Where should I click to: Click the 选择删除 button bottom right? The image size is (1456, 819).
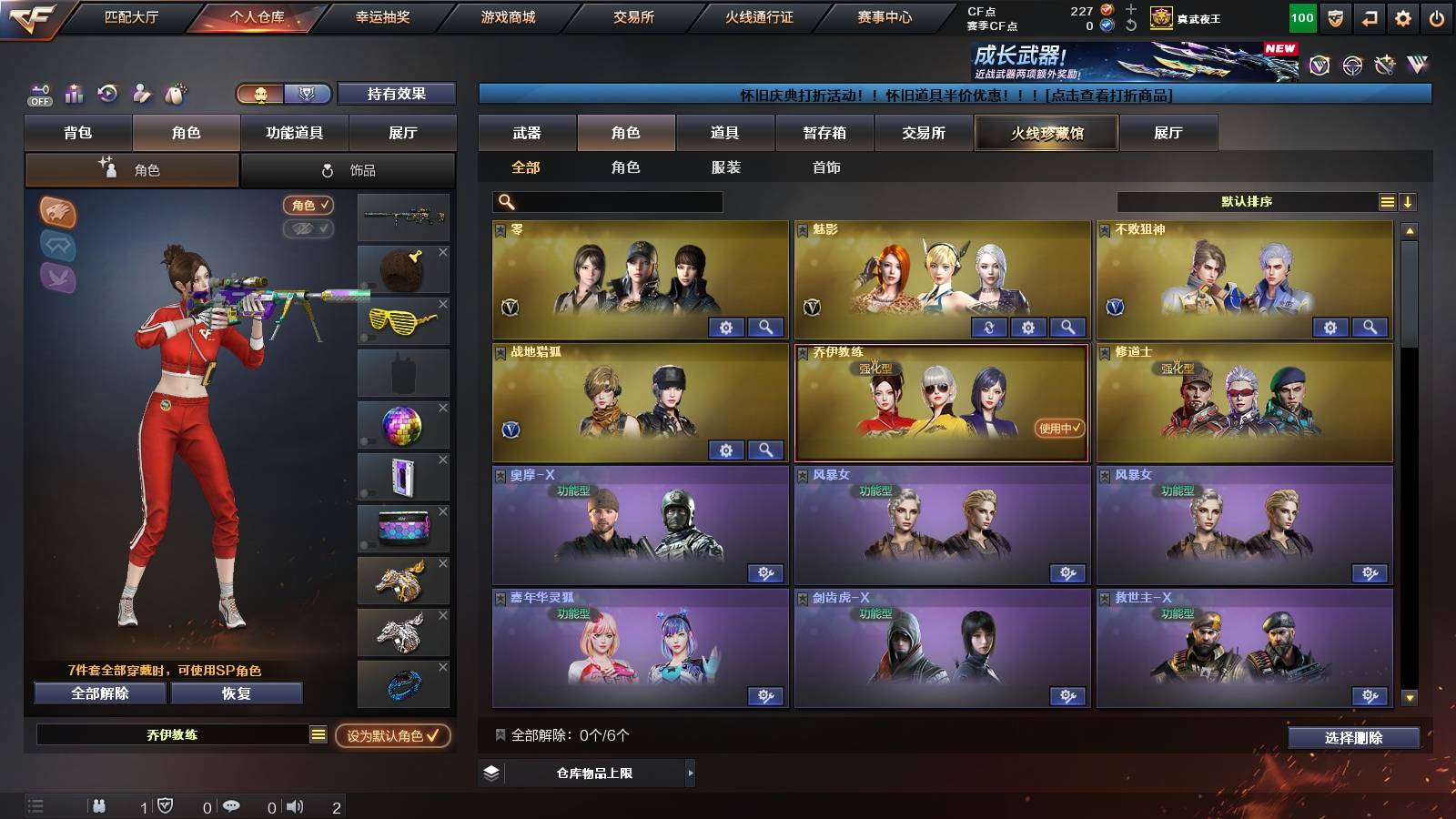(1355, 738)
